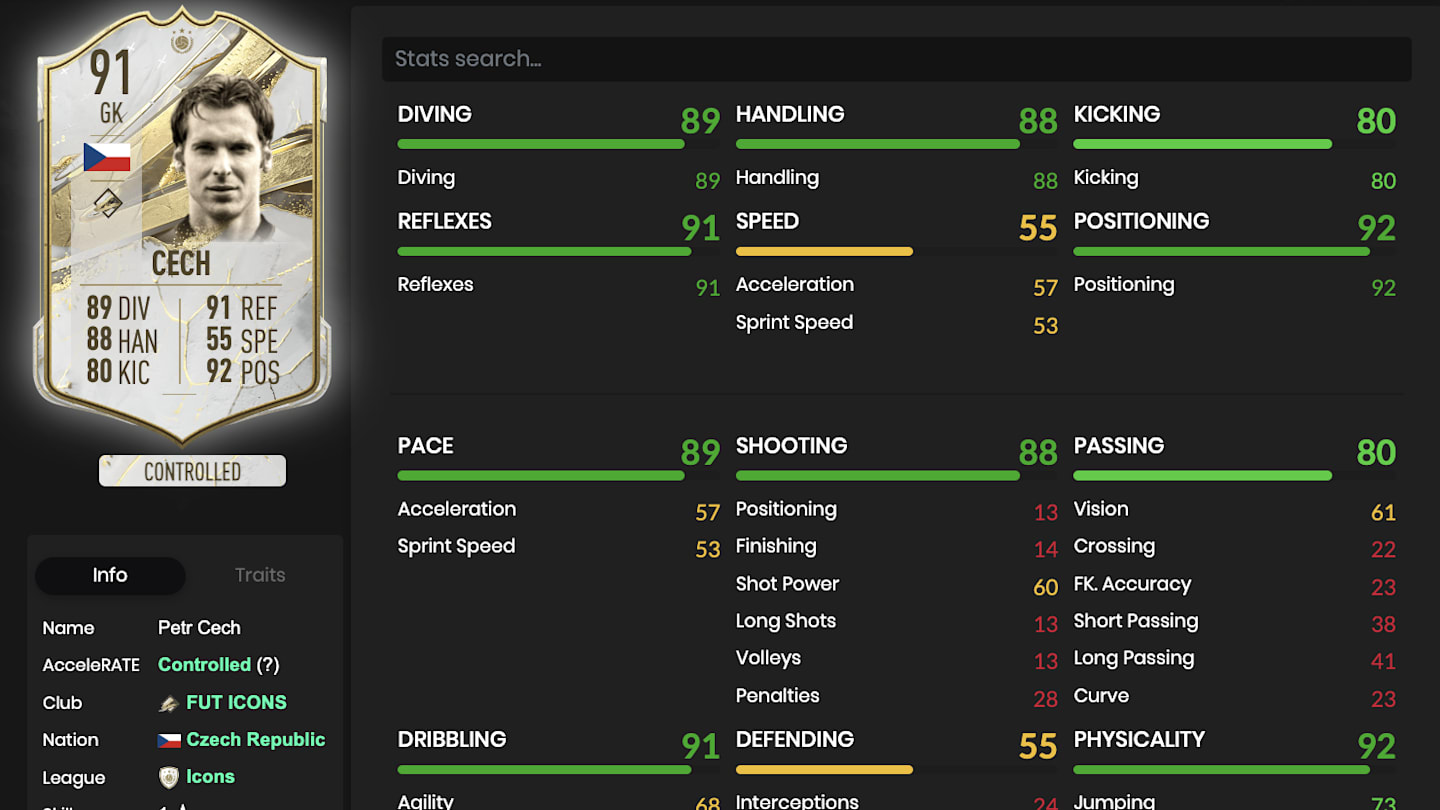The height and width of the screenshot is (810, 1440).
Task: Click the Icons league crest icon
Action: 168,777
